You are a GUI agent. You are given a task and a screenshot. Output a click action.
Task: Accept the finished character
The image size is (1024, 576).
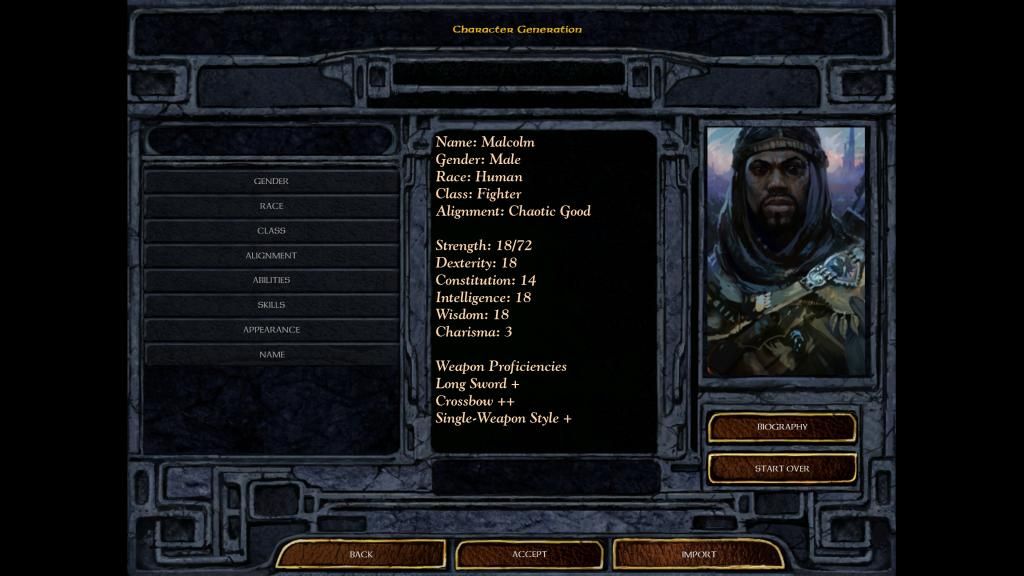529,554
